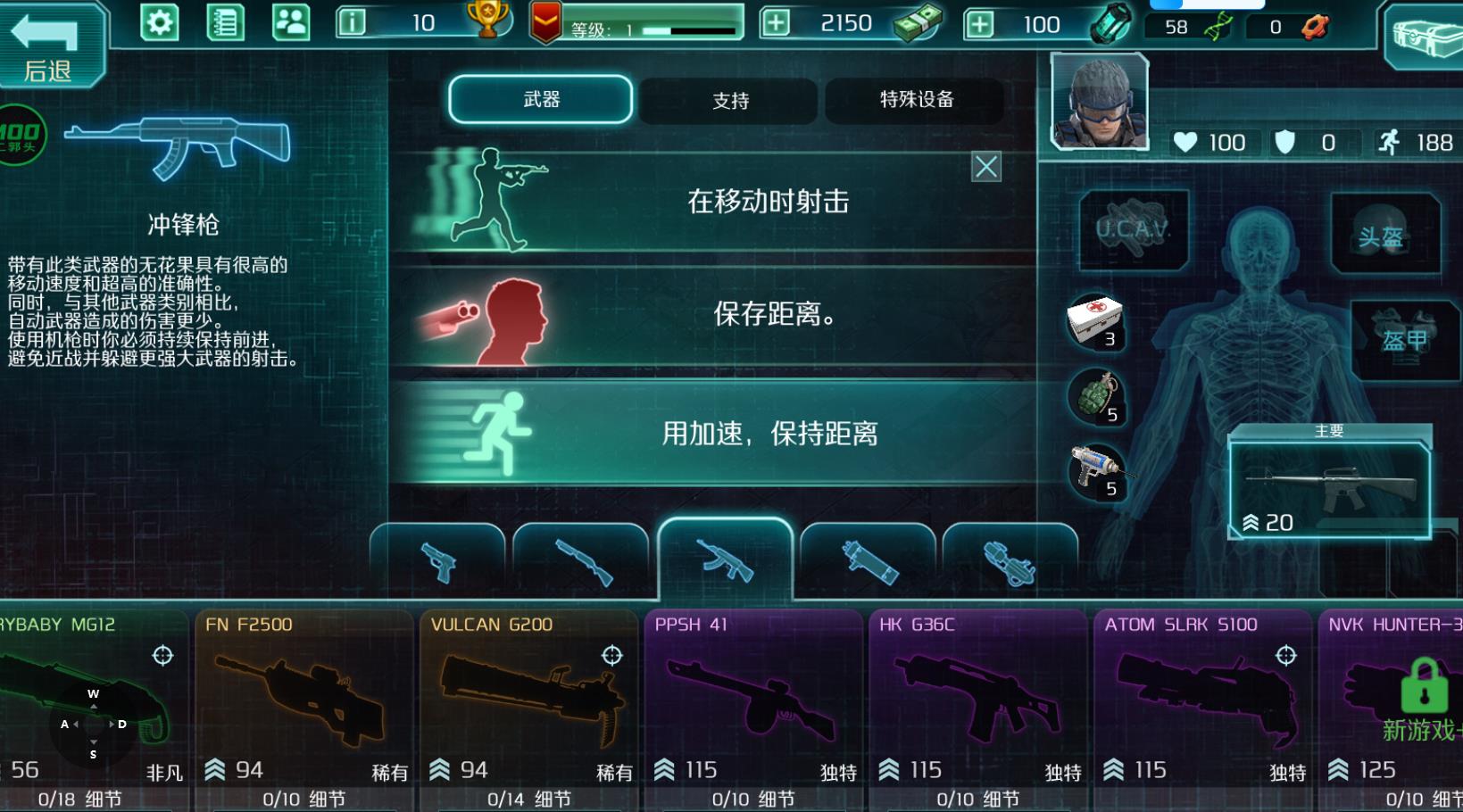Open the gear settings icon
Viewport: 1463px width, 812px height.
coord(160,22)
